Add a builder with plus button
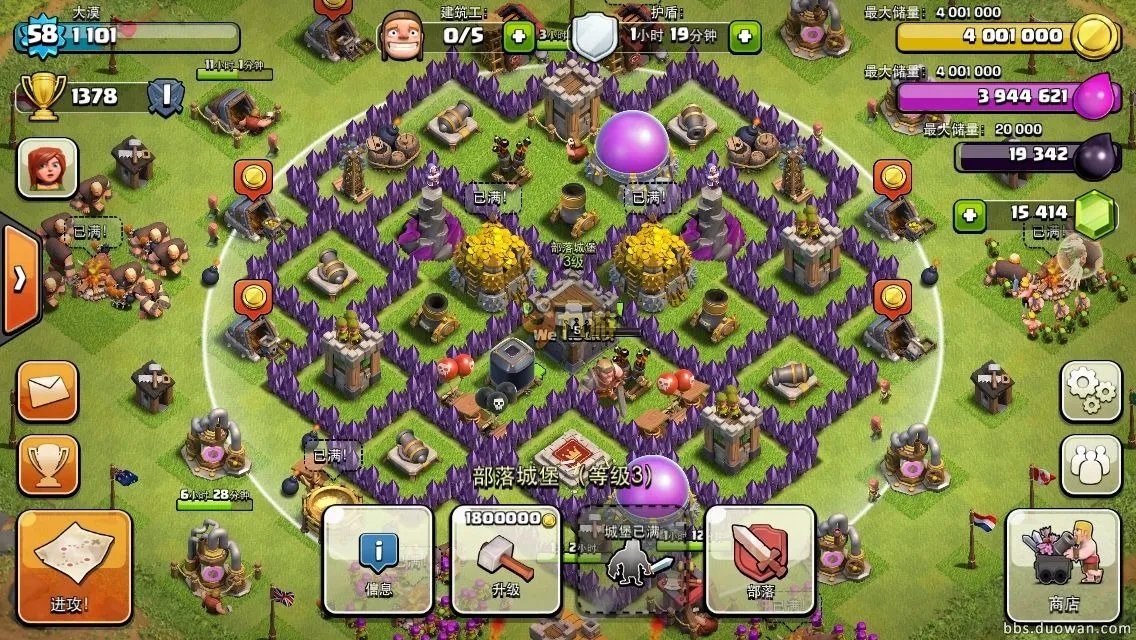Image resolution: width=1136 pixels, height=640 pixels. 518,37
